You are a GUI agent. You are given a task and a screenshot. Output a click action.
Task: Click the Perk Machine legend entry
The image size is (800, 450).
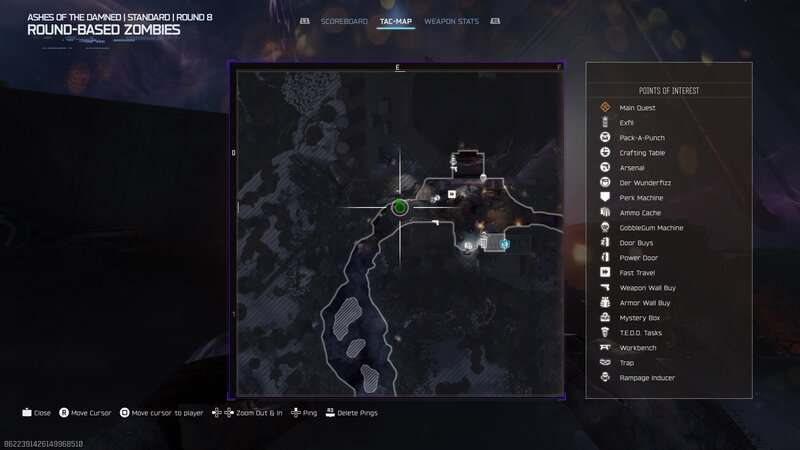641,198
